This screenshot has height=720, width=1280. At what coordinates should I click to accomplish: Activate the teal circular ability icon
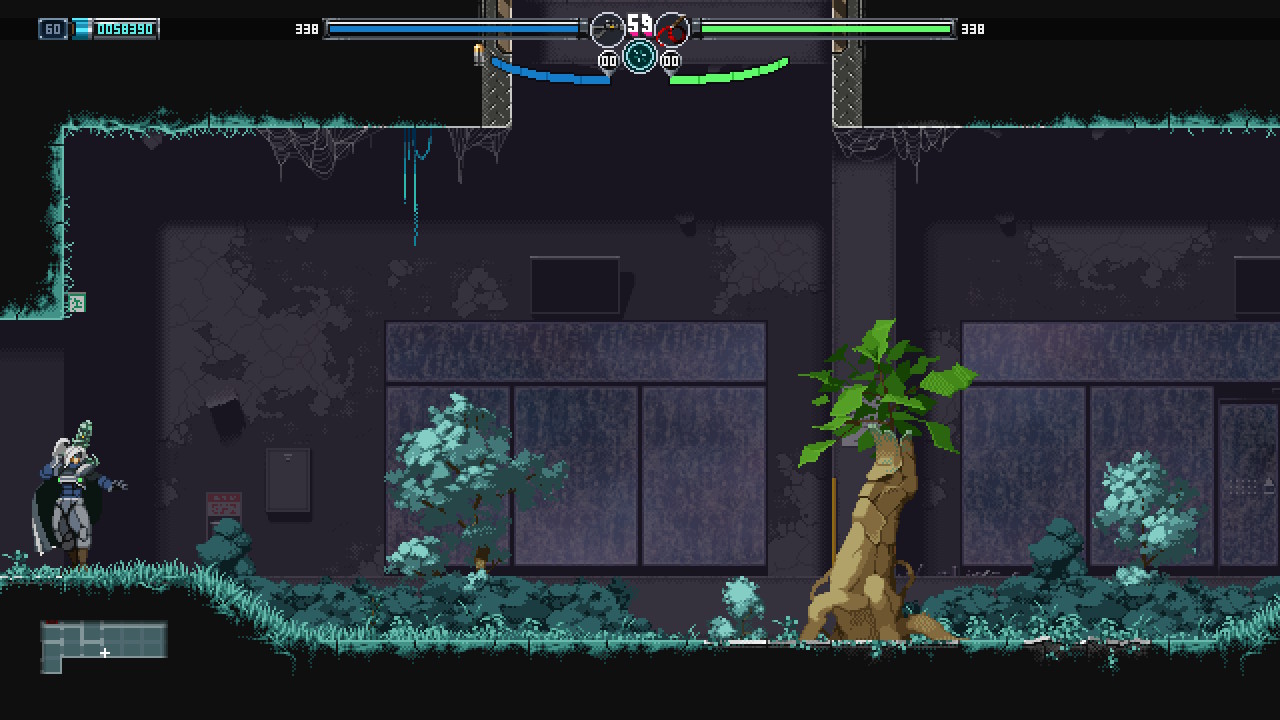point(640,56)
